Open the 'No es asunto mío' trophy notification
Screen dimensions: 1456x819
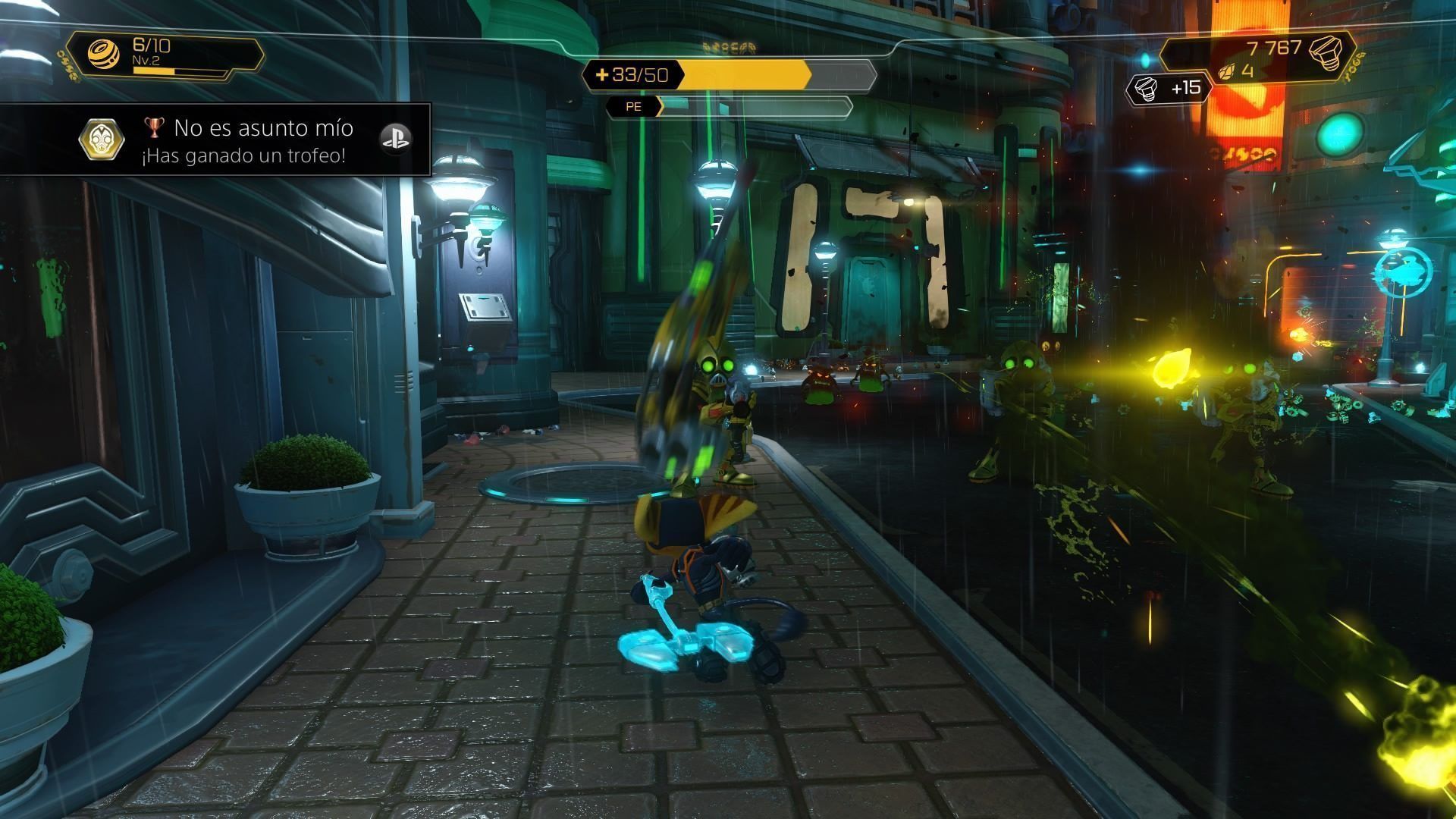[262, 141]
